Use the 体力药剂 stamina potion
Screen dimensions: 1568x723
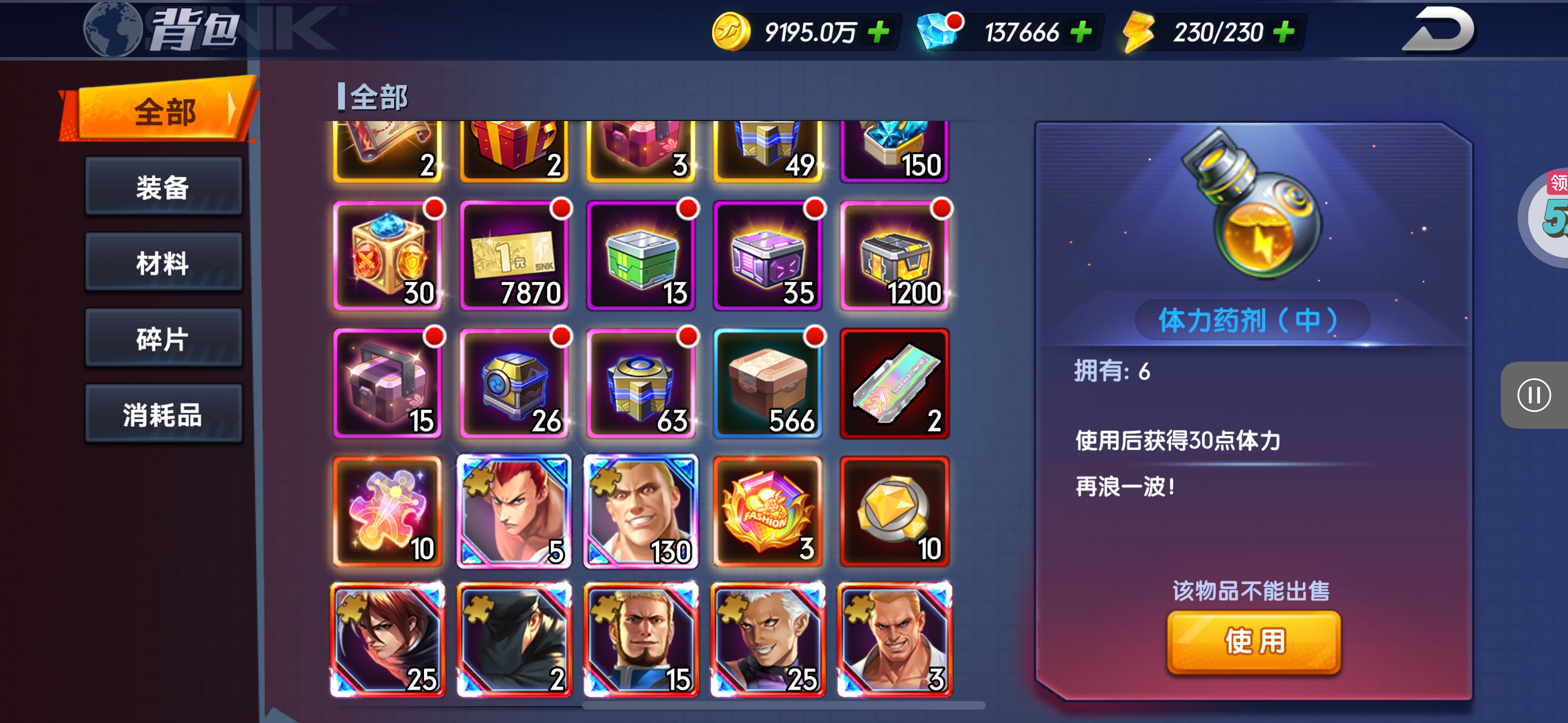[x=1253, y=642]
